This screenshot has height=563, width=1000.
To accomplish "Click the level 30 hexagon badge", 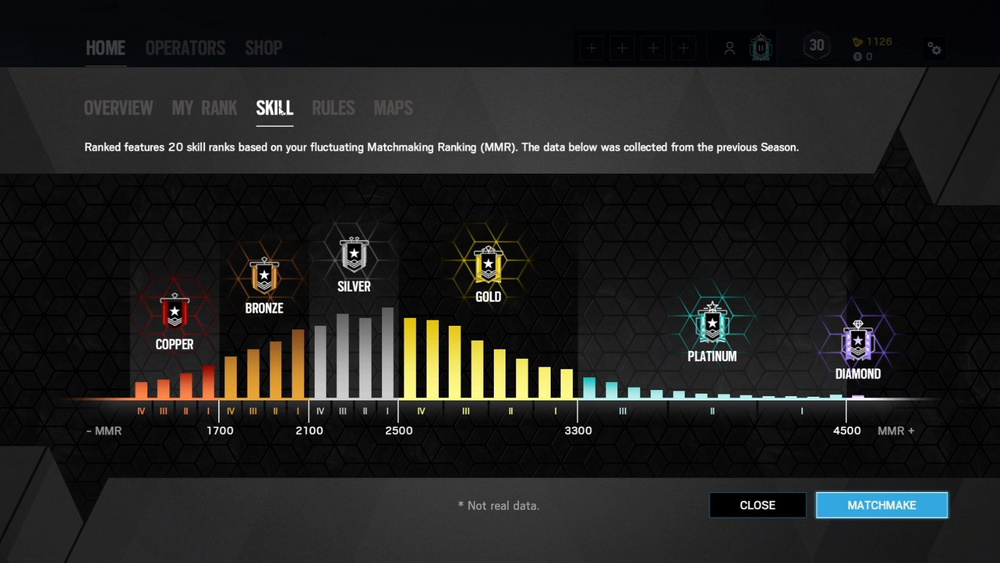I will (x=817, y=46).
